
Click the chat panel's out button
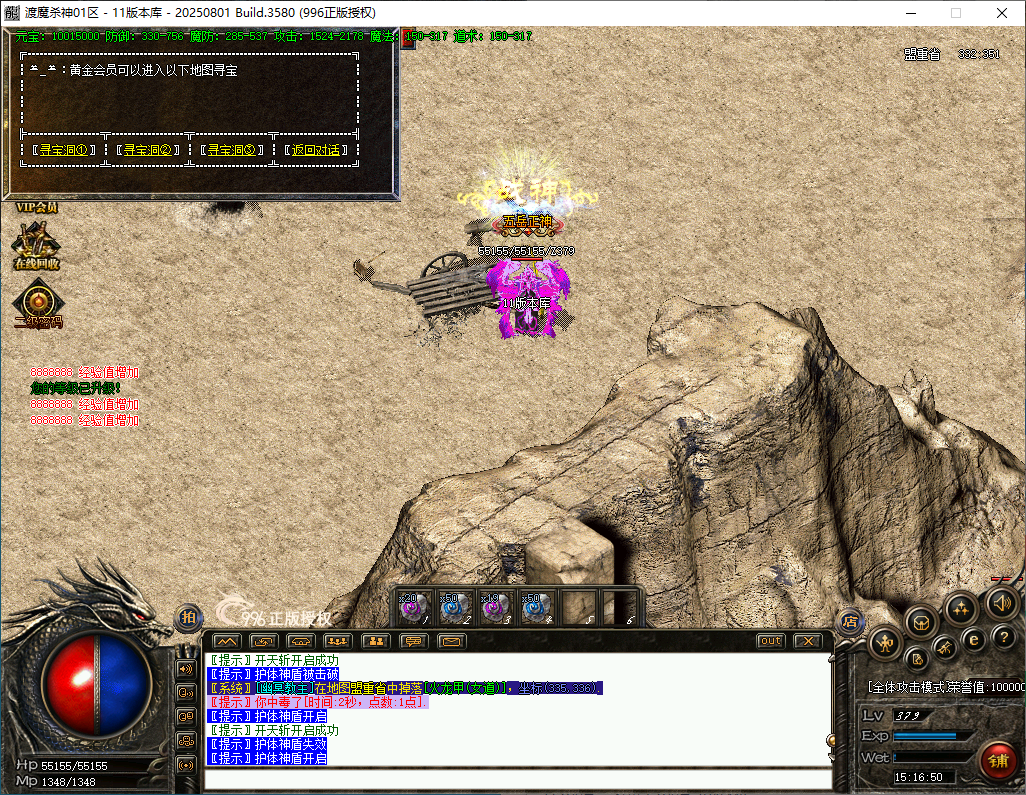[770, 641]
